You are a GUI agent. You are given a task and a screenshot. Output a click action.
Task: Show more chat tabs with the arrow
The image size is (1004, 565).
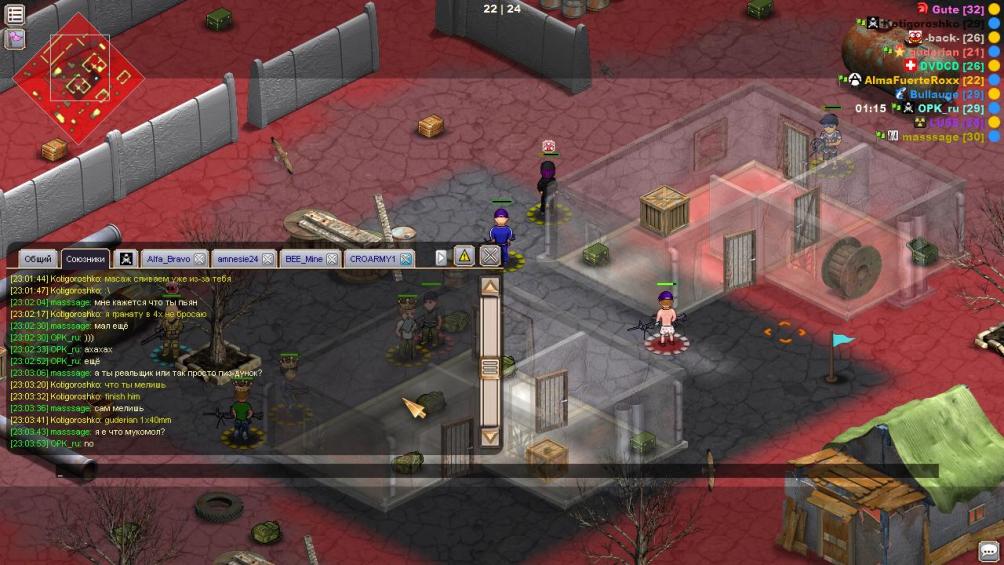pyautogui.click(x=441, y=258)
